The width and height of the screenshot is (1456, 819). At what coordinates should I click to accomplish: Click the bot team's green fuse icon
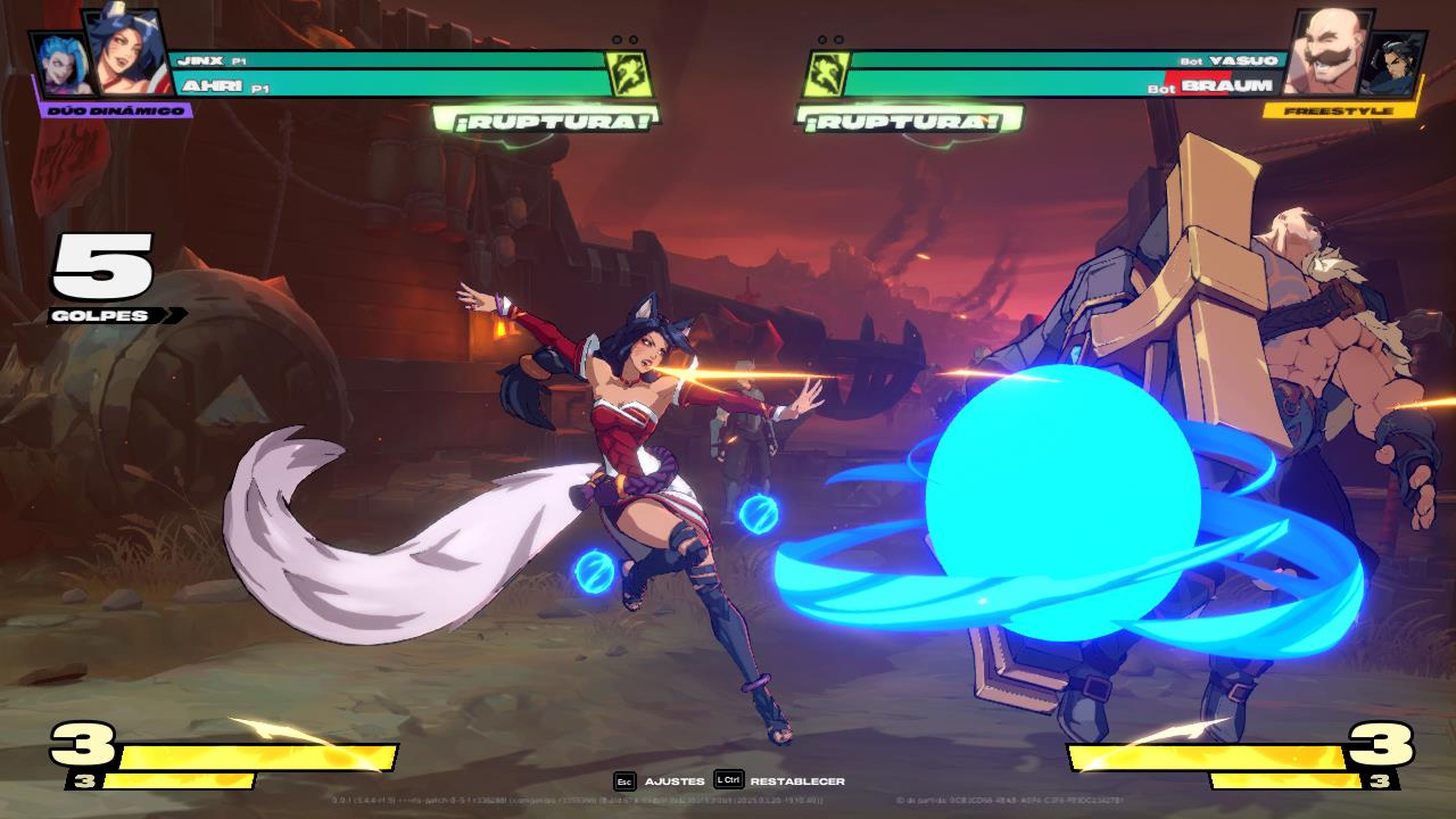tap(826, 74)
